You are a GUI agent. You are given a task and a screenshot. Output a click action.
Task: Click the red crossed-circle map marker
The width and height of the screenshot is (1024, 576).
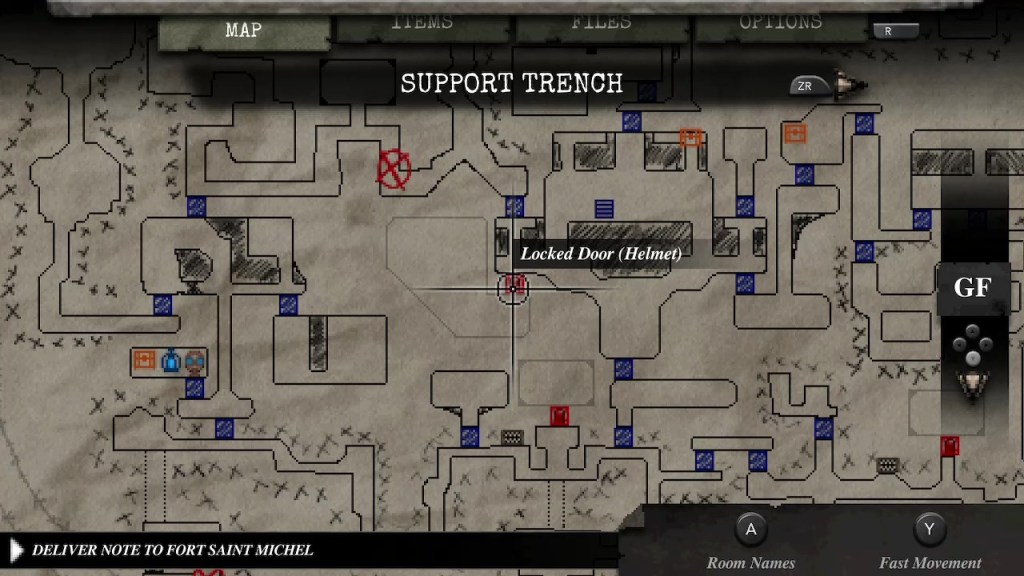coord(393,169)
